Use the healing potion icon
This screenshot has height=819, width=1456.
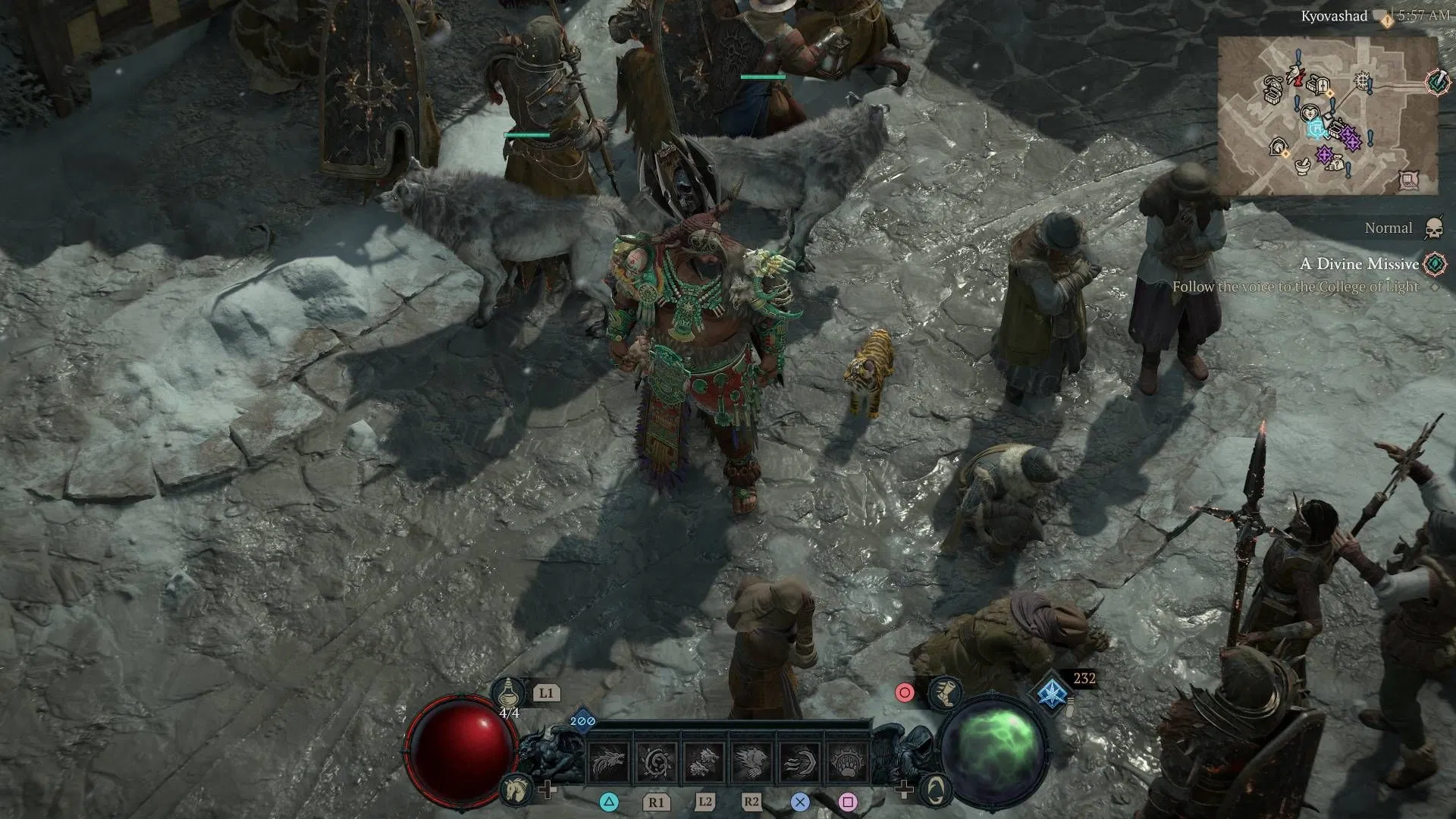(x=509, y=692)
